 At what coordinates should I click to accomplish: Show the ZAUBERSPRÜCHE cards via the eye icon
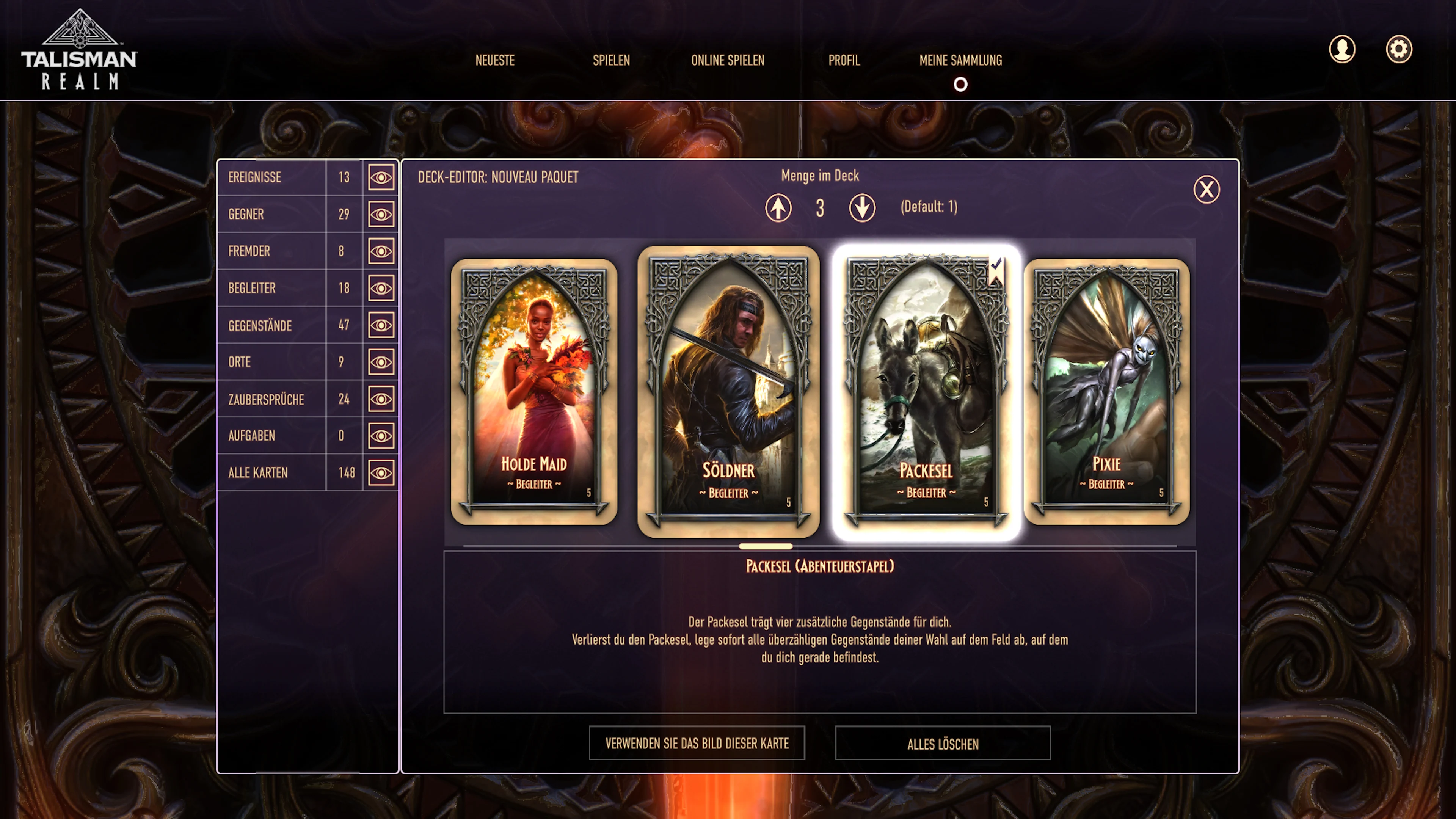(x=381, y=399)
